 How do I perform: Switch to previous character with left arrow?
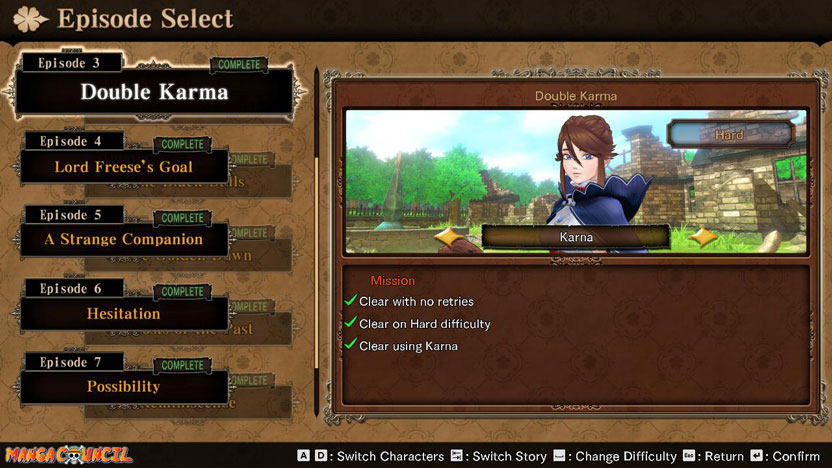pyautogui.click(x=453, y=238)
